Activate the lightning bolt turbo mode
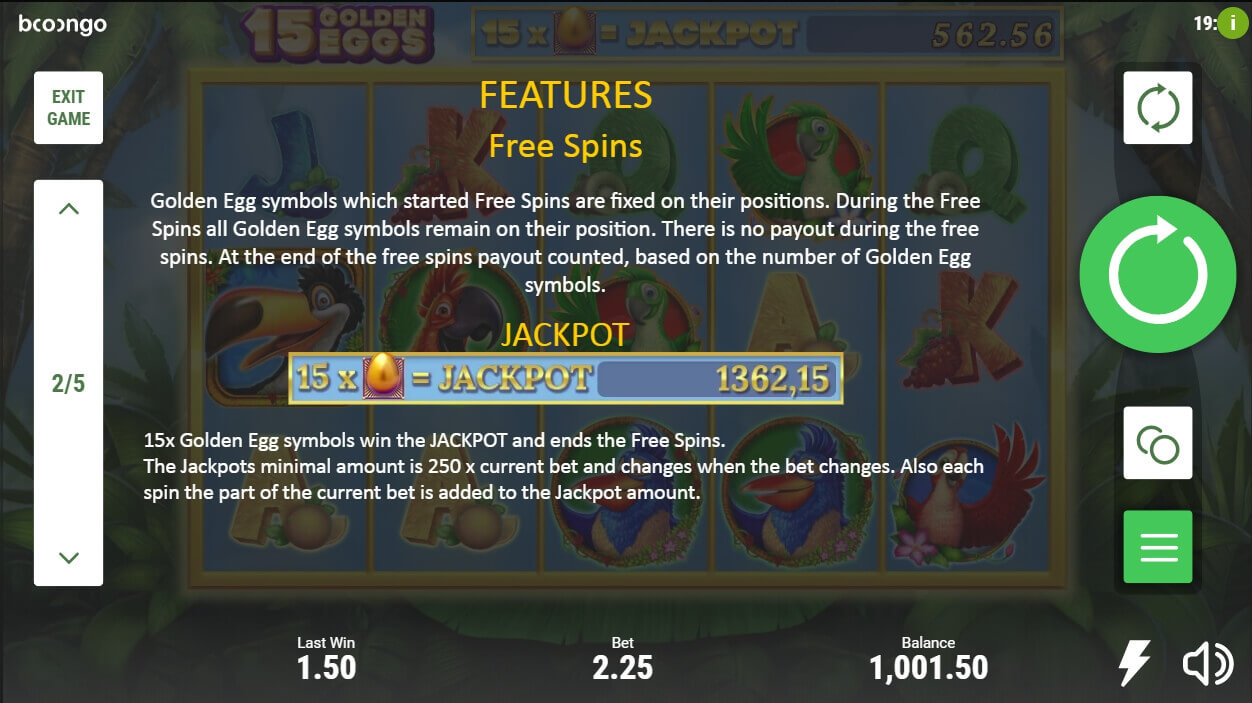Image resolution: width=1252 pixels, height=703 pixels. click(x=1134, y=663)
